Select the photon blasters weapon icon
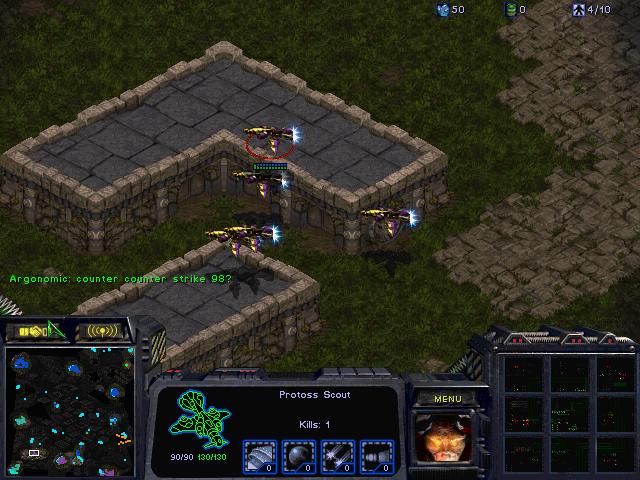 (x=337, y=455)
